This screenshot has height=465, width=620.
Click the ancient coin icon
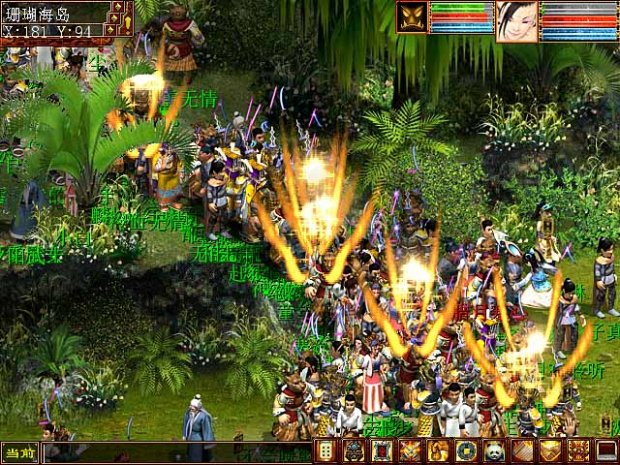coord(466,451)
